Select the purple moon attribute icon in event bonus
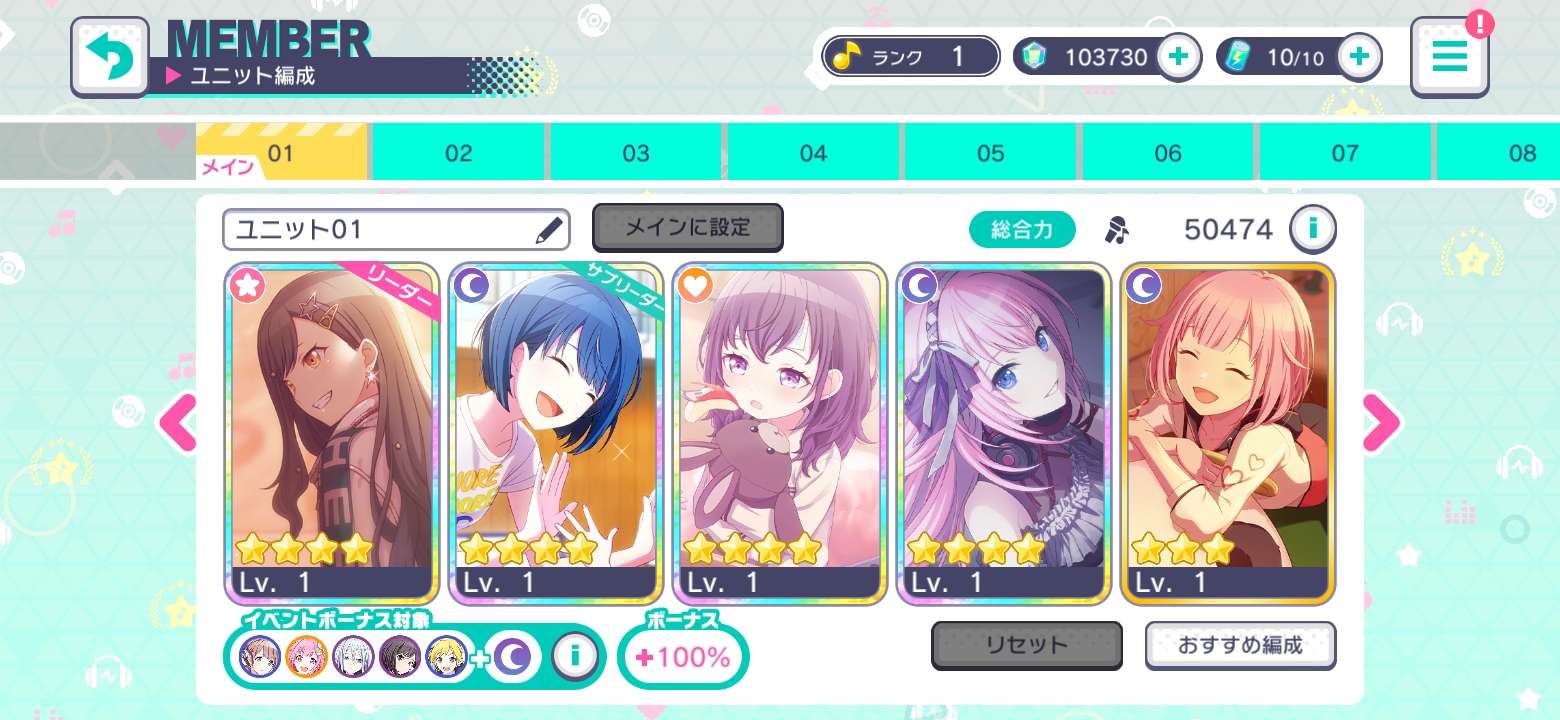The width and height of the screenshot is (1560, 720). click(513, 657)
